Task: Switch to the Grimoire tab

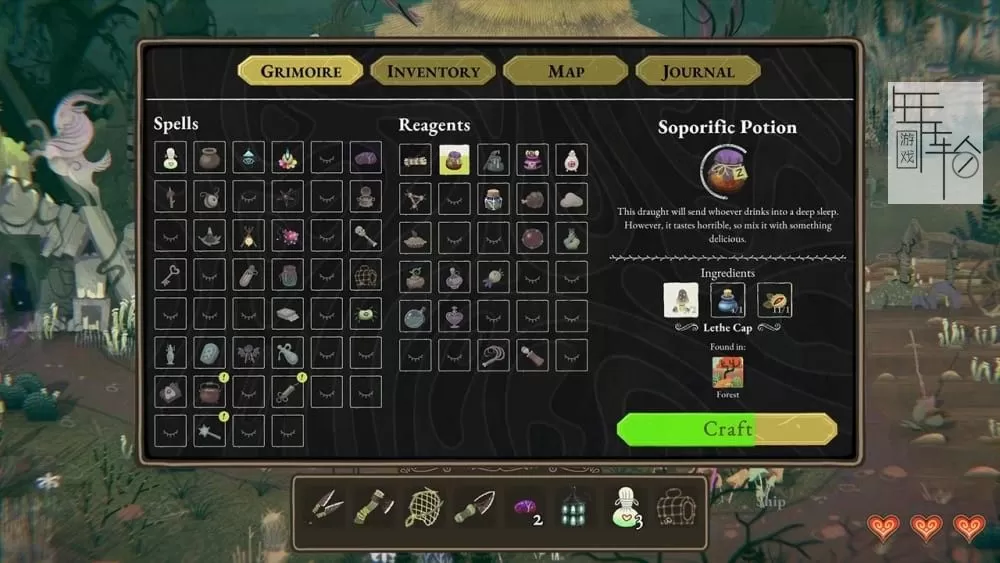Action: pos(300,71)
